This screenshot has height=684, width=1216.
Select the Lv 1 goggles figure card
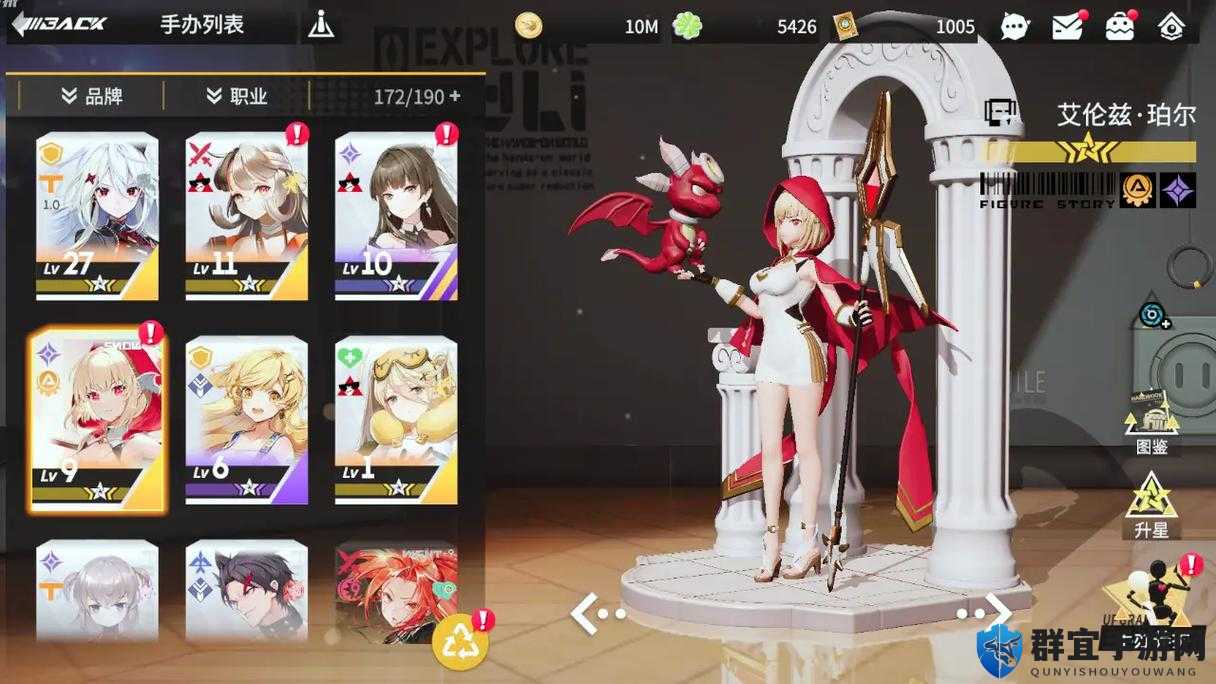point(396,420)
